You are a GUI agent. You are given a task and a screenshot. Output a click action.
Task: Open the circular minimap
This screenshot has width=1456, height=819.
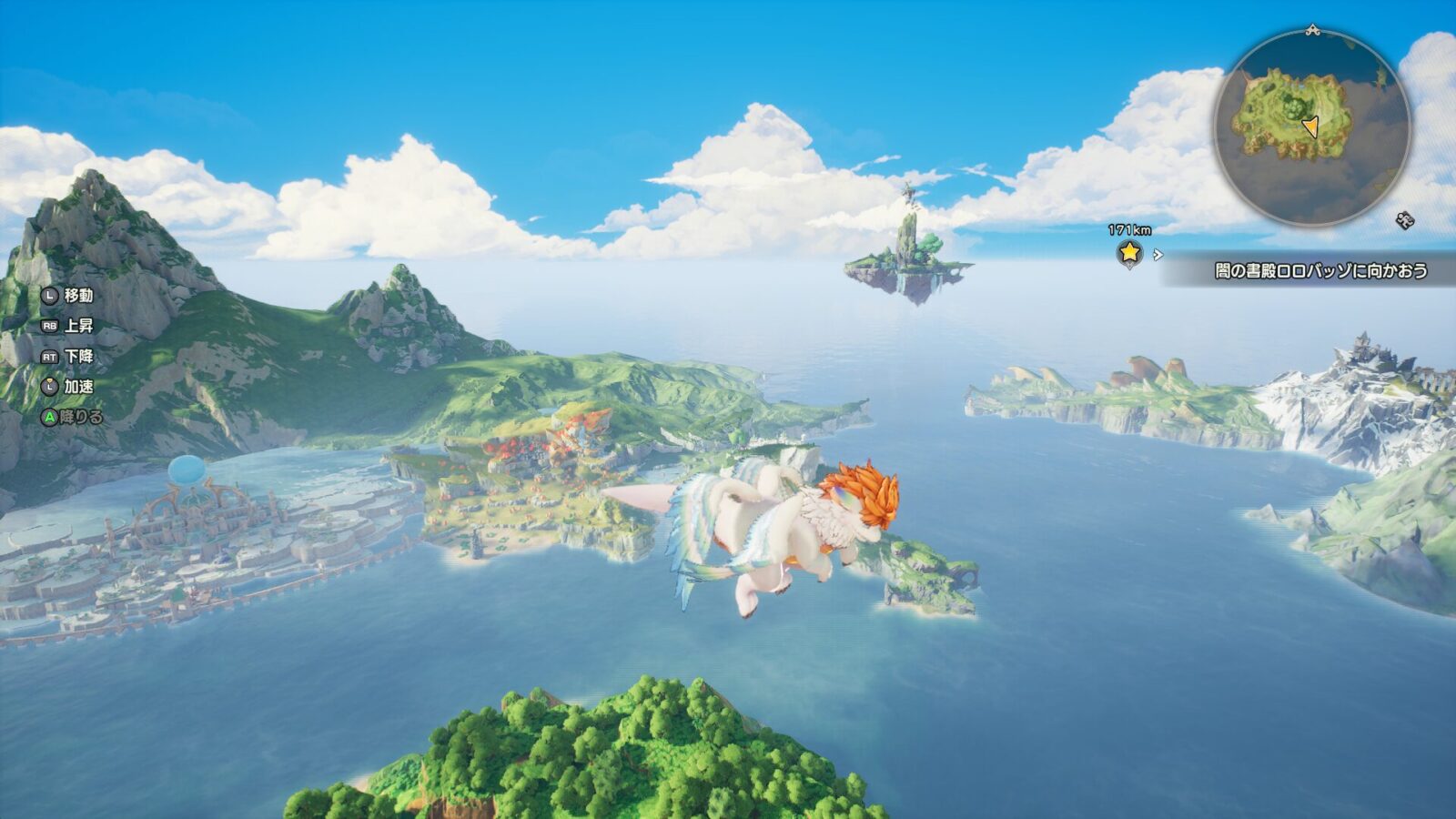1311,127
